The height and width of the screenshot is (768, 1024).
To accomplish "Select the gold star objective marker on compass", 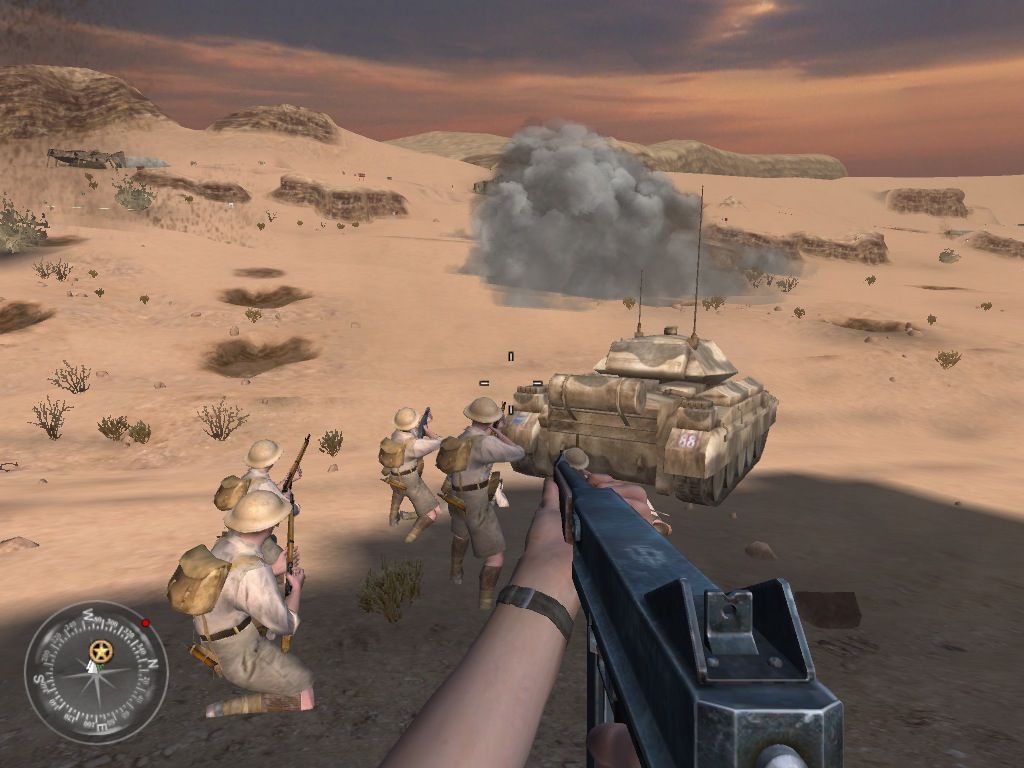I will coord(100,652).
